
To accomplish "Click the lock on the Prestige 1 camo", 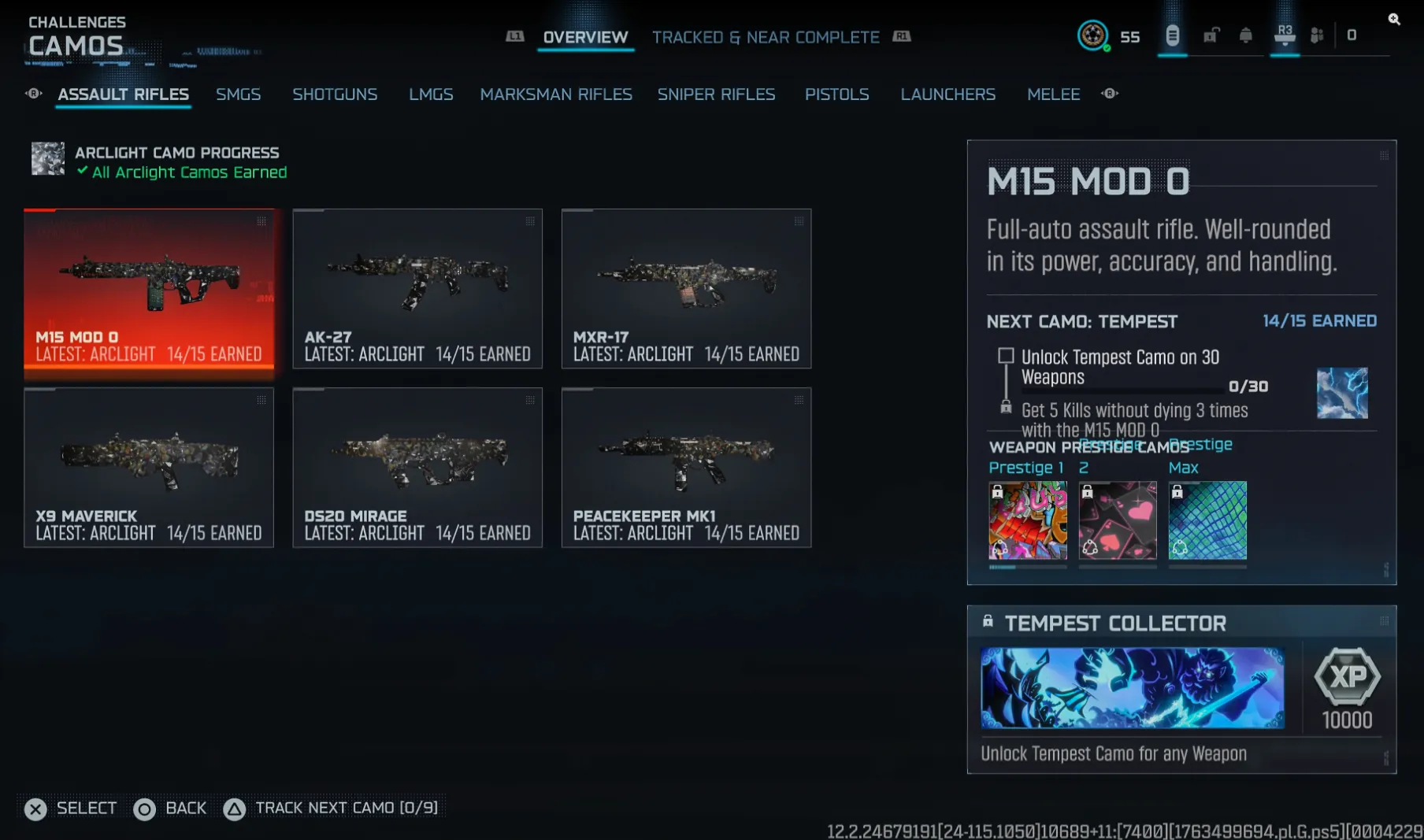I will [x=999, y=492].
